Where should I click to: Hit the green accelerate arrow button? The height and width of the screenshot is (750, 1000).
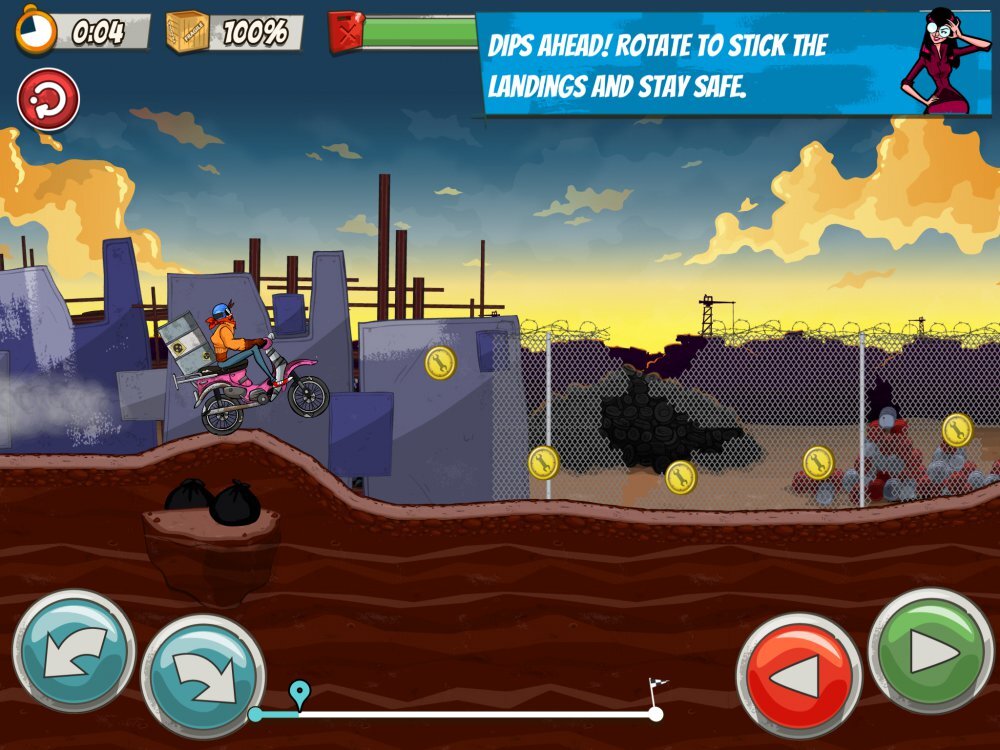(x=931, y=651)
